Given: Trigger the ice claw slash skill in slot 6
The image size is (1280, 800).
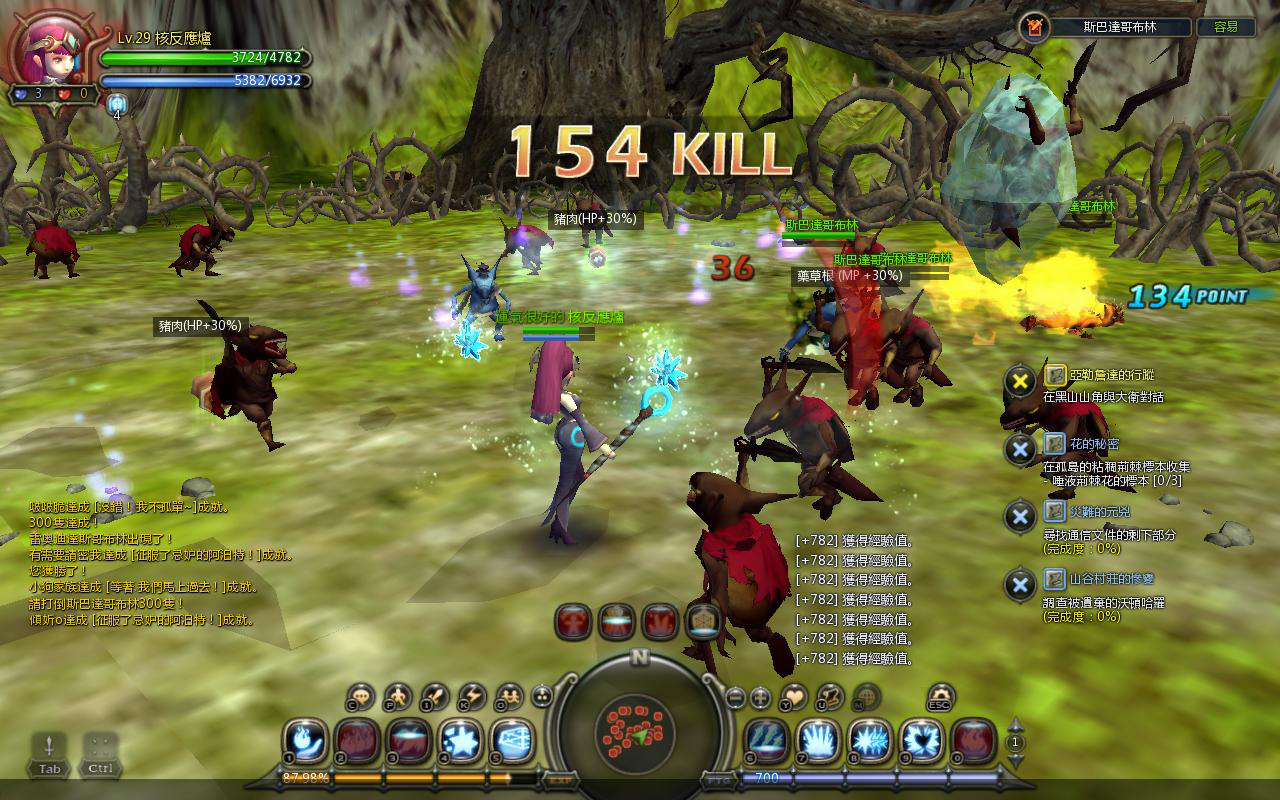Looking at the screenshot, I should [766, 742].
